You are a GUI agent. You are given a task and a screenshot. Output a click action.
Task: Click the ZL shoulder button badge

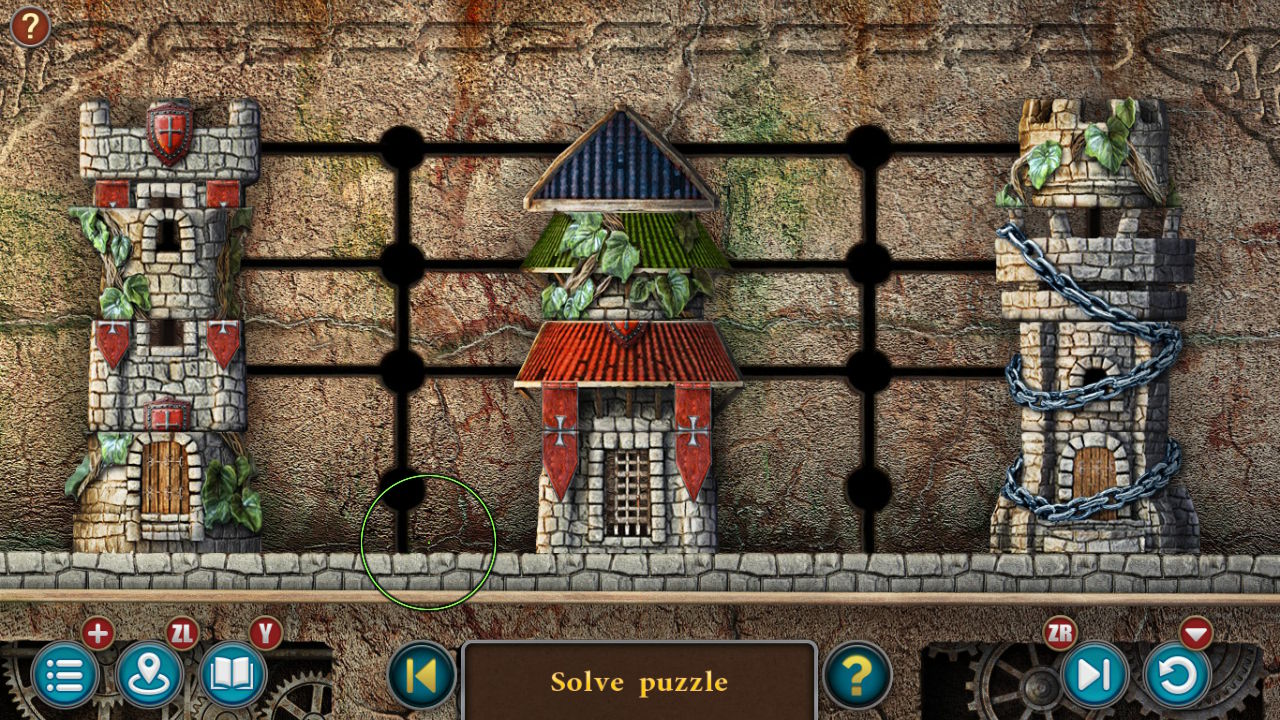[x=181, y=632]
